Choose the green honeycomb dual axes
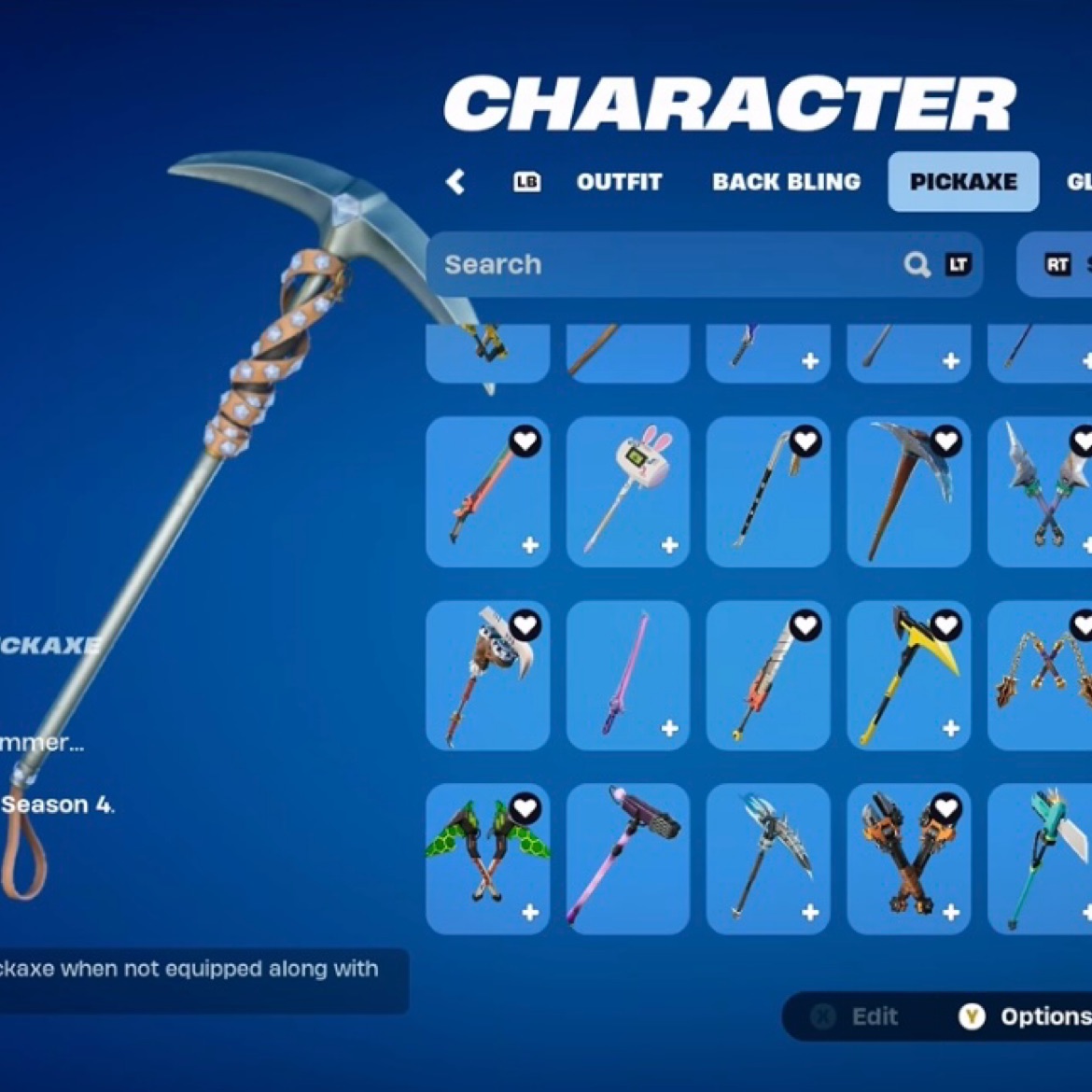 click(487, 858)
